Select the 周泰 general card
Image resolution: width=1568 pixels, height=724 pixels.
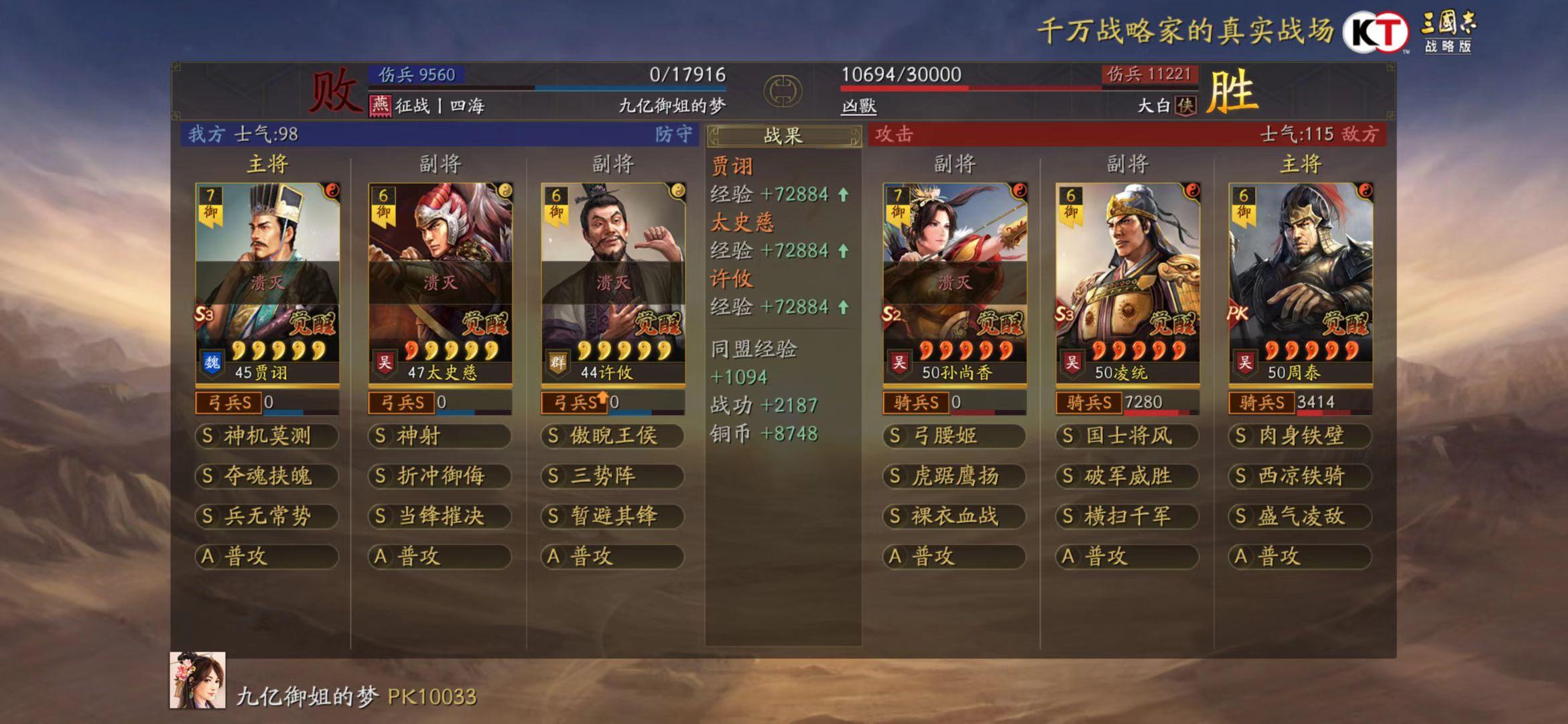[1300, 282]
